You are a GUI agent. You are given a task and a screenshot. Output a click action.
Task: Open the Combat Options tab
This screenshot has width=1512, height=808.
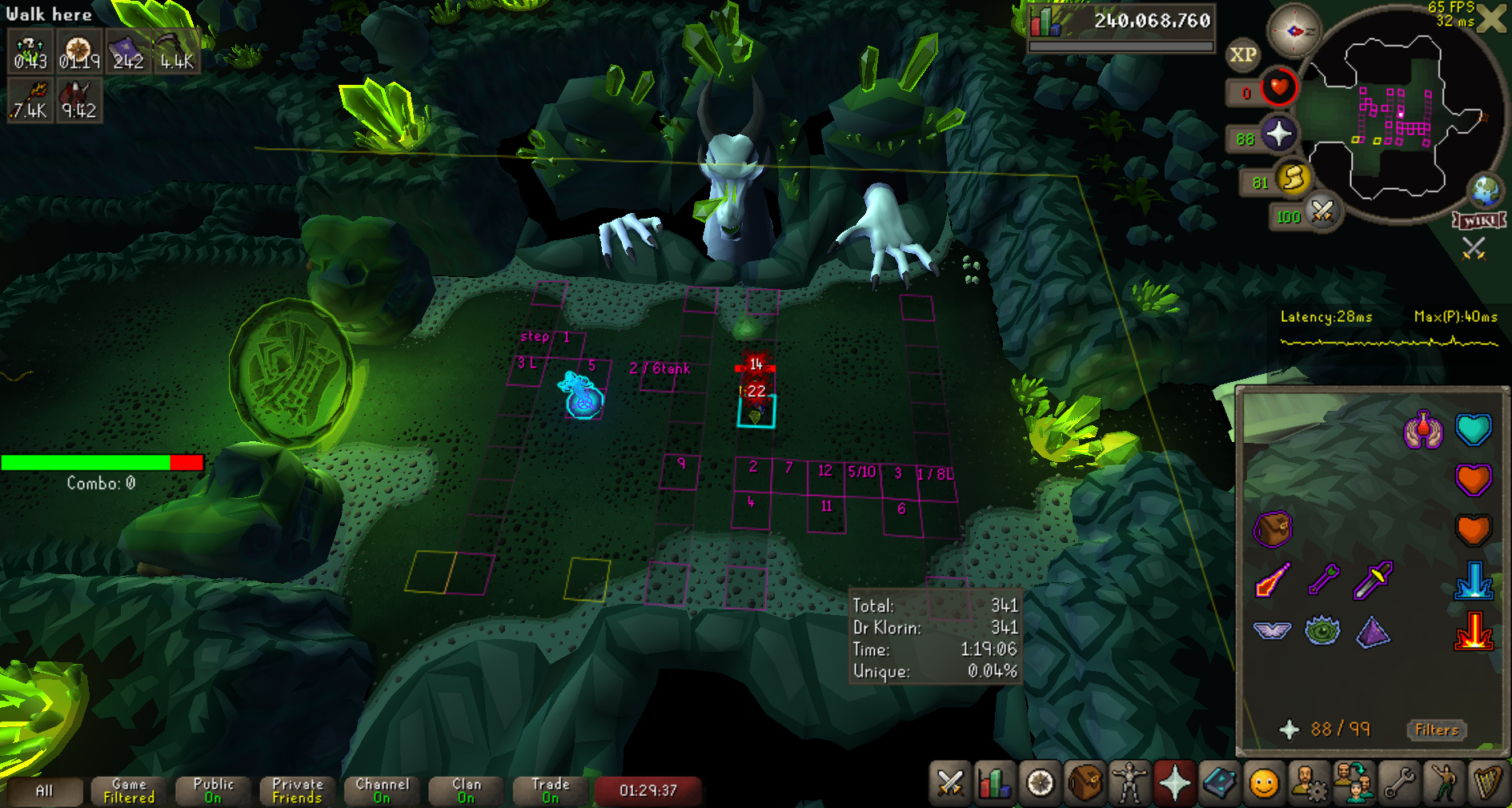click(x=950, y=782)
